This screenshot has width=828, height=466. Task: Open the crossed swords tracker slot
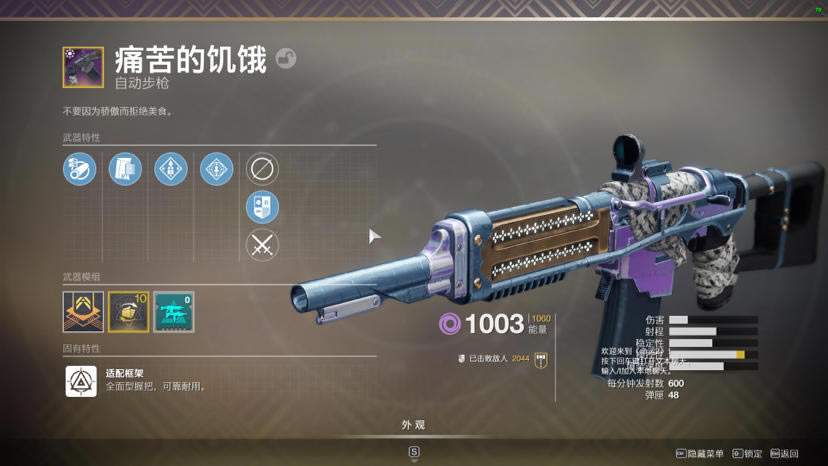[x=262, y=245]
